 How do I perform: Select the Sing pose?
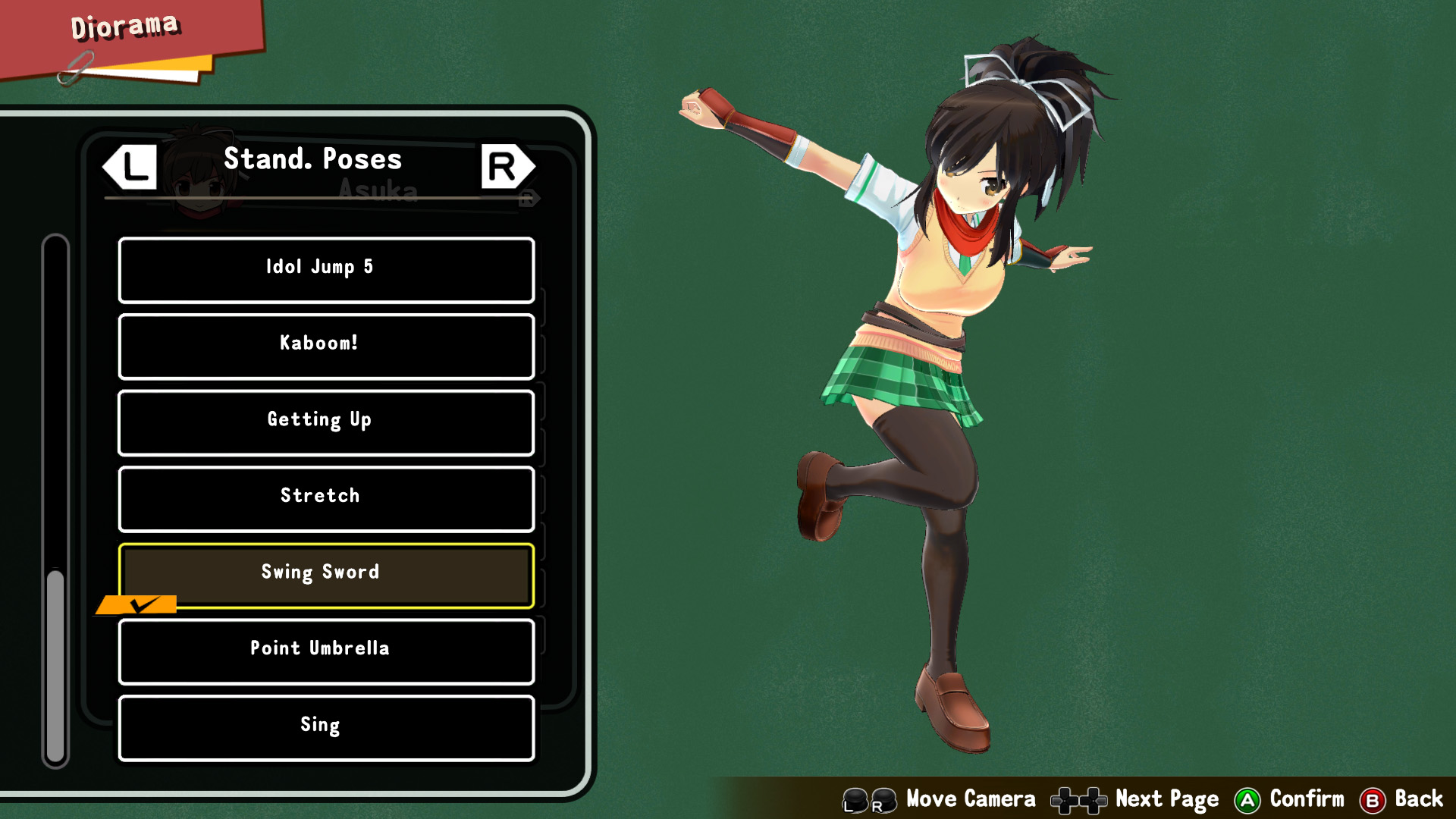pos(326,727)
